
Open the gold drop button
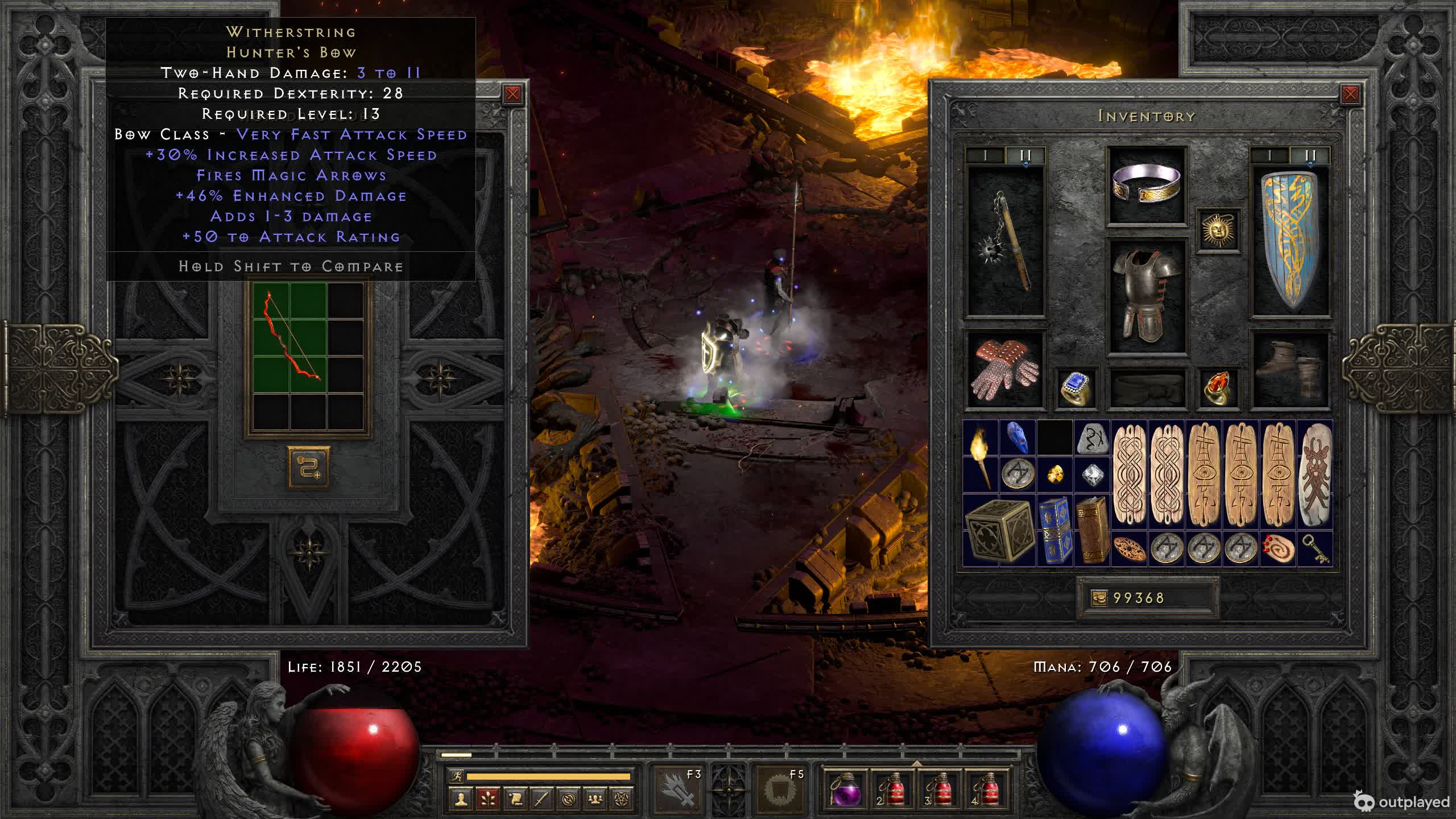pyautogui.click(x=1099, y=598)
